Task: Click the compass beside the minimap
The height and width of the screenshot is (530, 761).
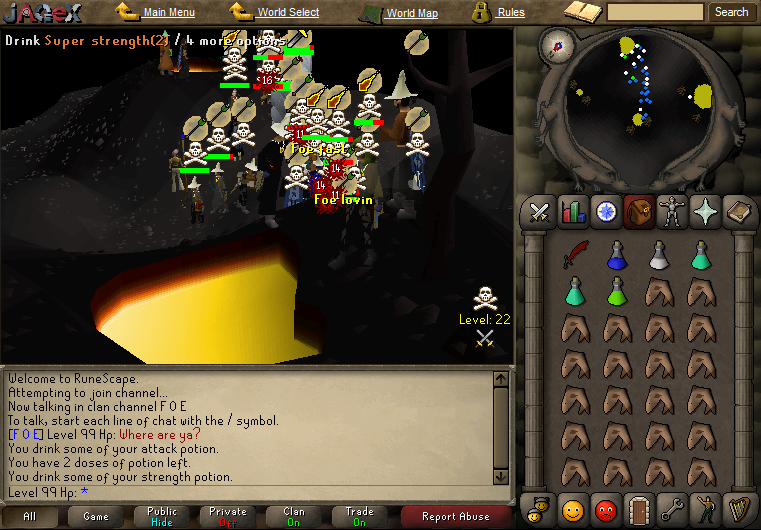Action: click(x=557, y=43)
